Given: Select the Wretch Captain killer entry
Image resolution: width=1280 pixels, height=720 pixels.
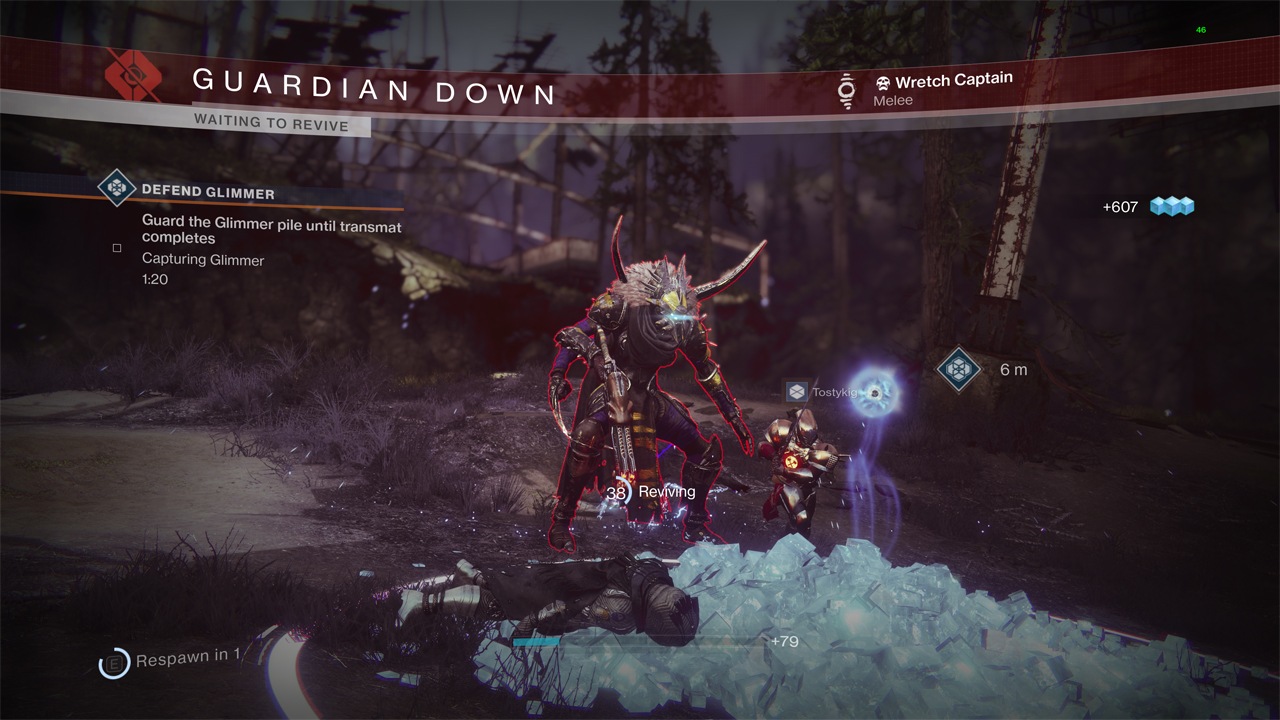Looking at the screenshot, I should (x=943, y=82).
